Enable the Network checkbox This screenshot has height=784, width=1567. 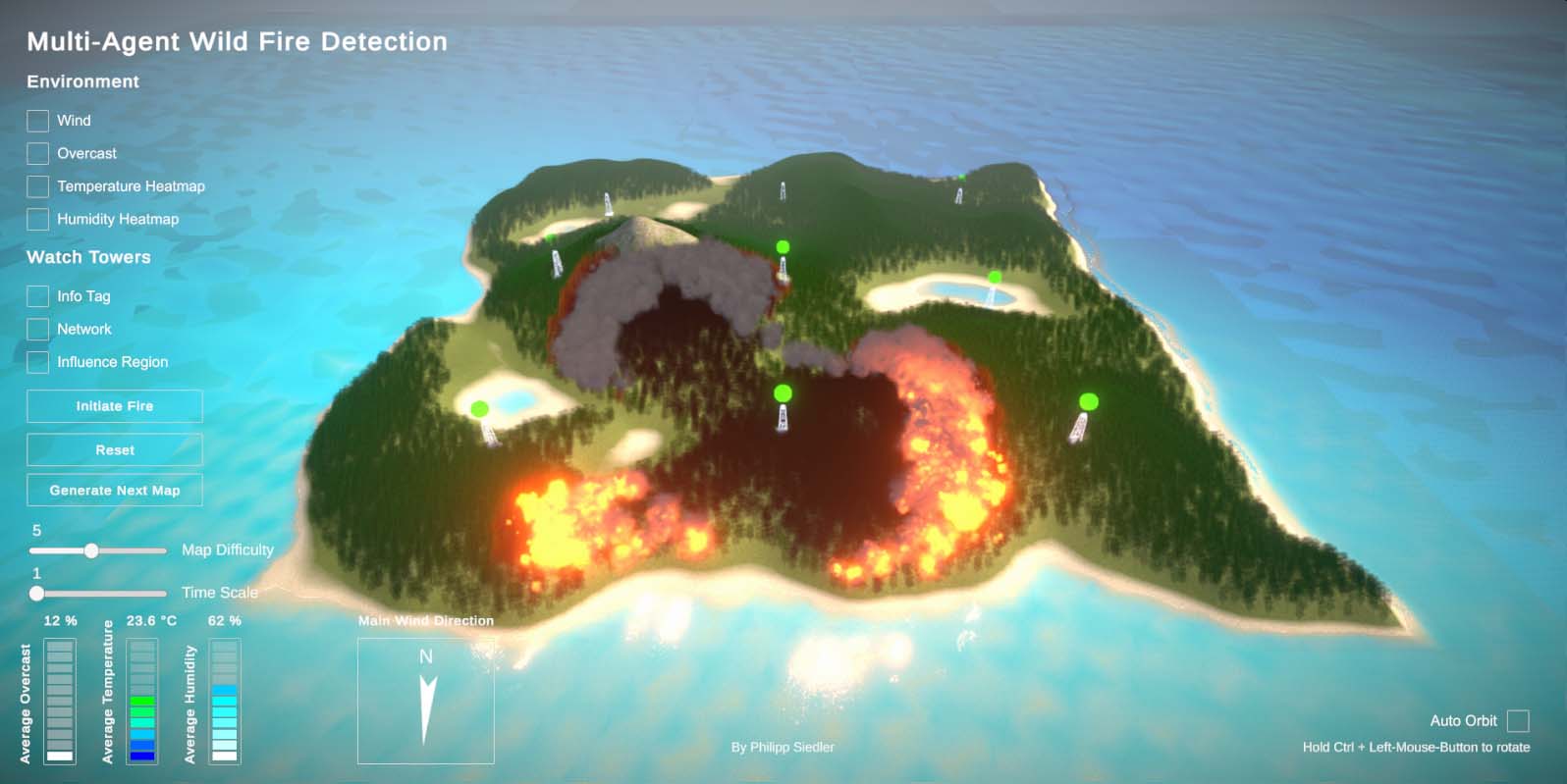[37, 329]
